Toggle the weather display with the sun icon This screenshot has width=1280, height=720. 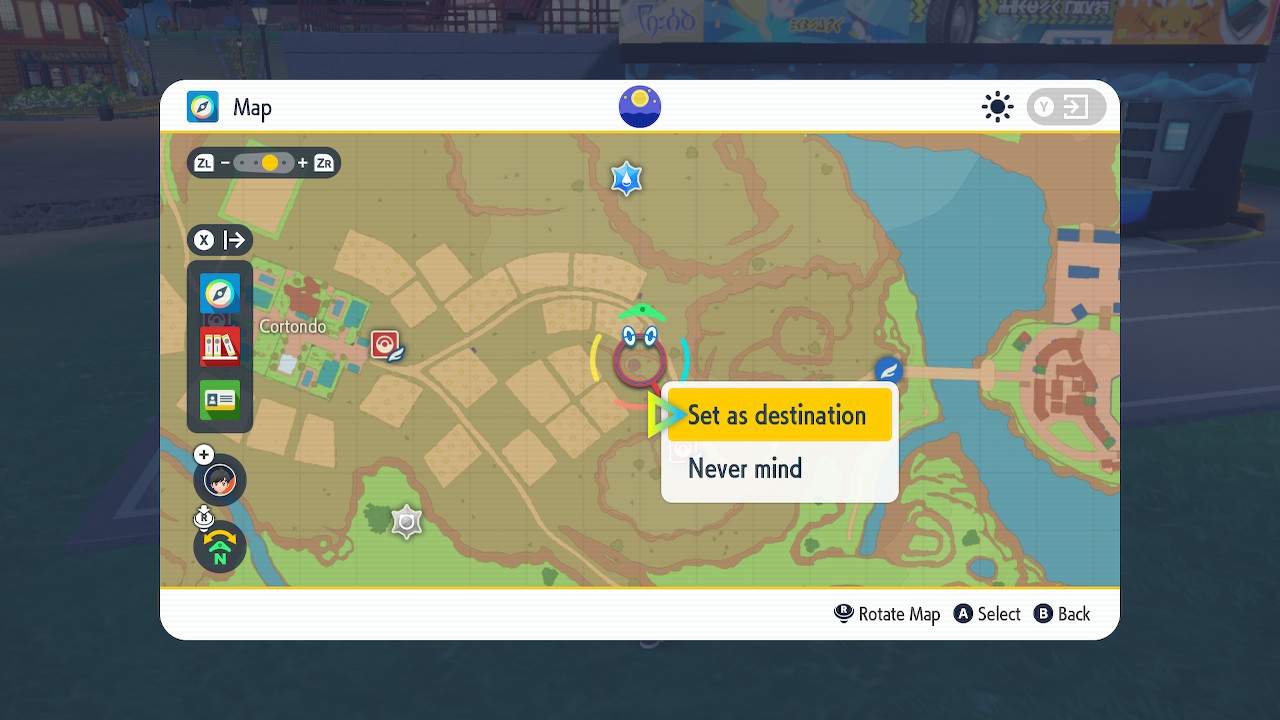coord(997,107)
